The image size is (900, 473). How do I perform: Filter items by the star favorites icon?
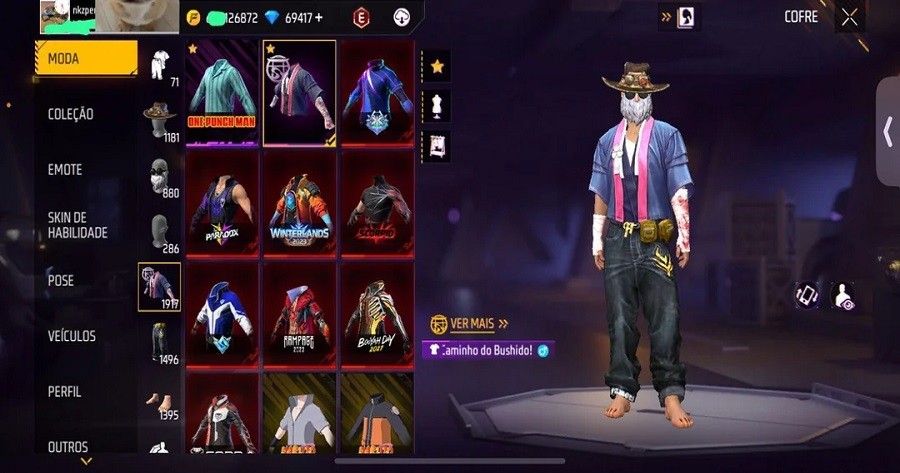coord(437,67)
